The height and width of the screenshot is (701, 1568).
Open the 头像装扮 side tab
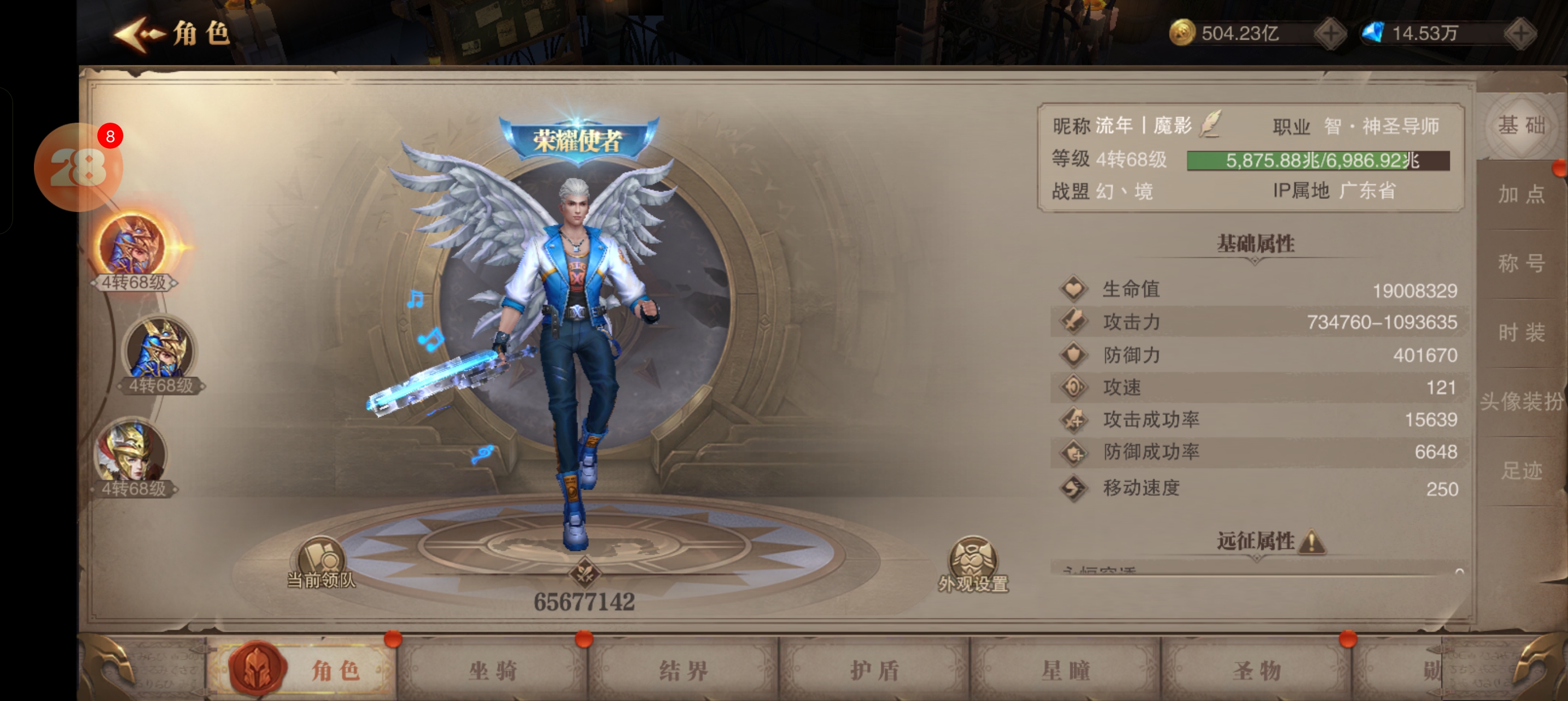pyautogui.click(x=1520, y=401)
